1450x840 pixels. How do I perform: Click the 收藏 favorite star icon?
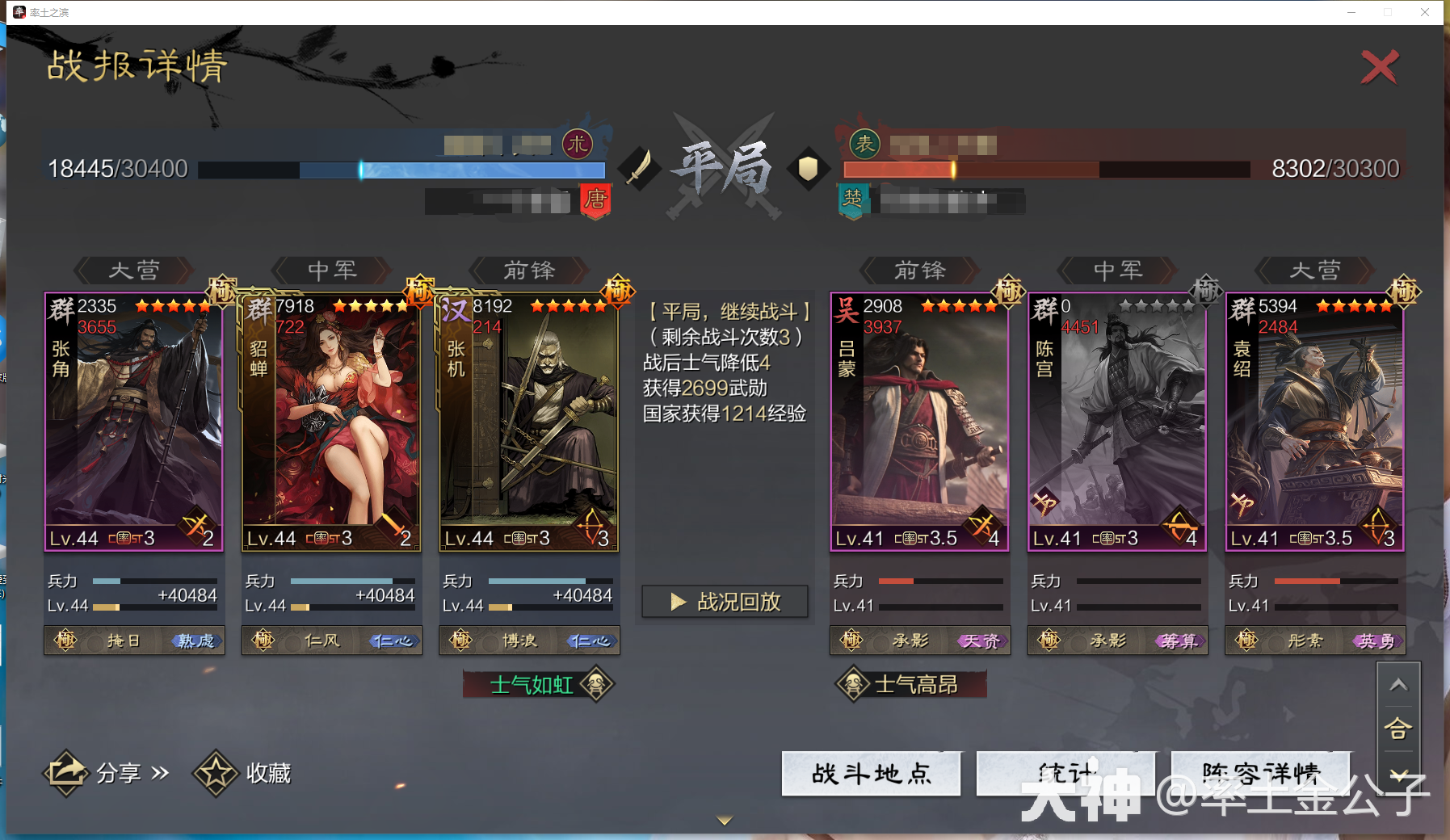tap(216, 772)
